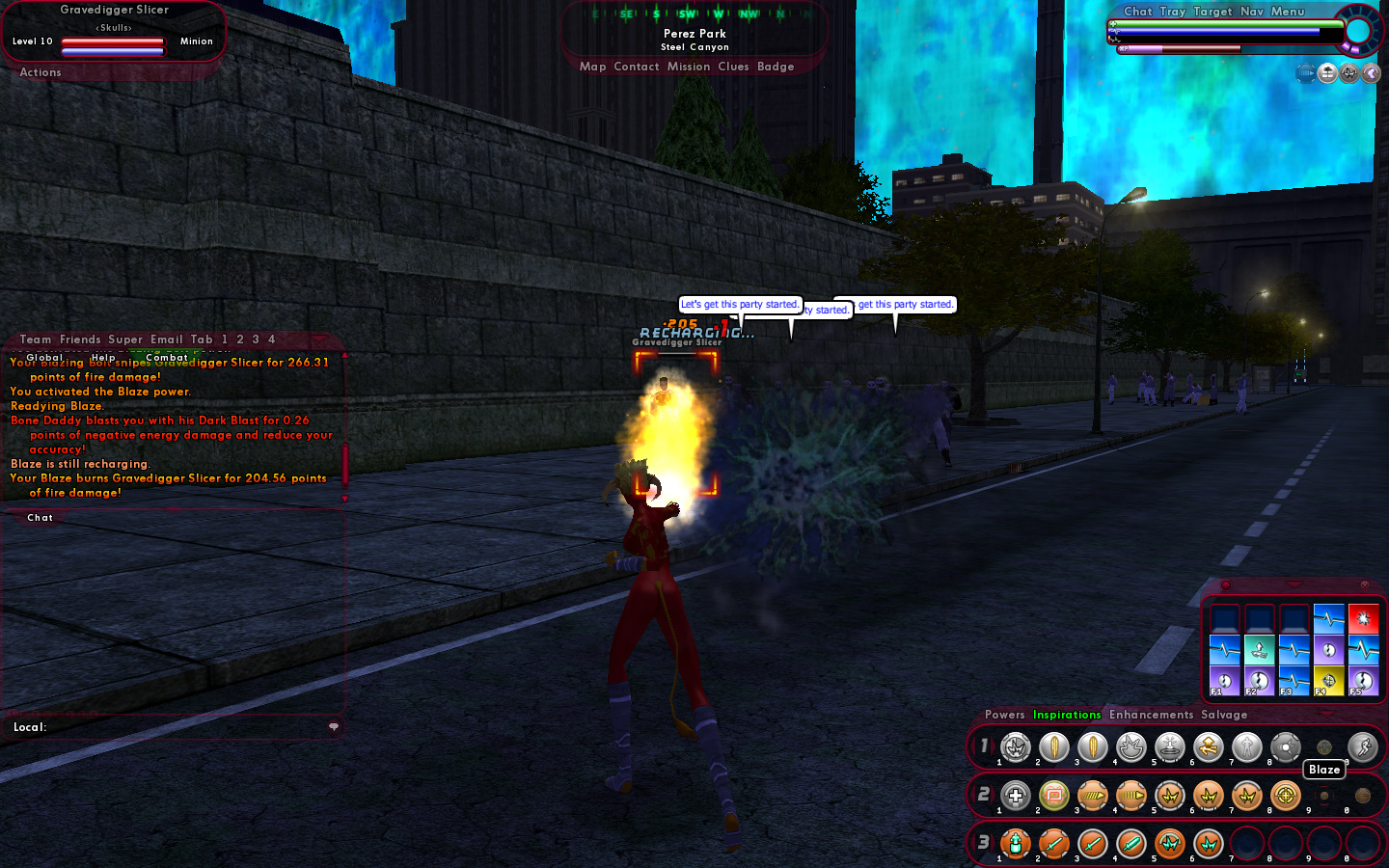Open the Friends list

coord(80,339)
